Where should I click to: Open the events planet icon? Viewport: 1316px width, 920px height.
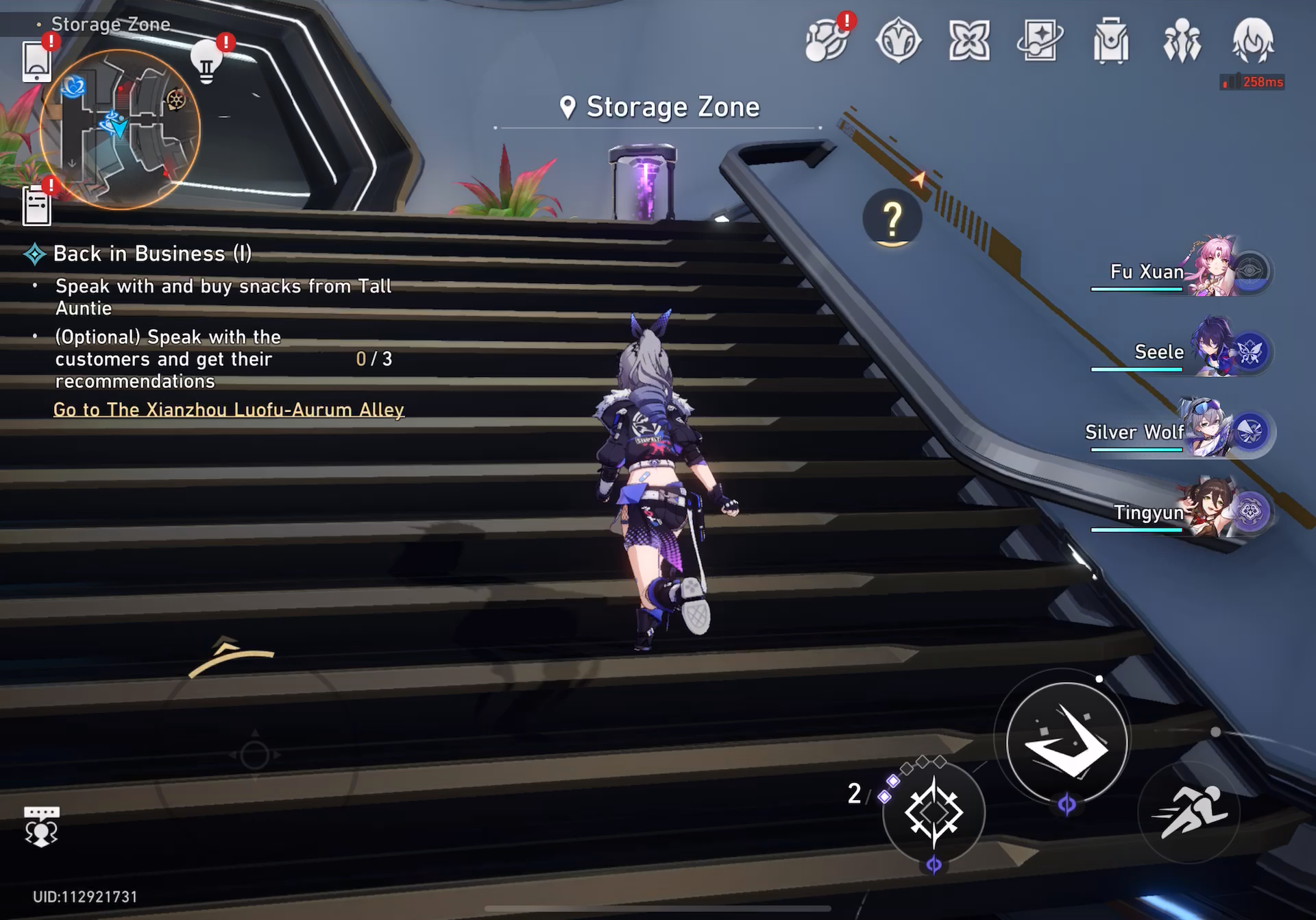point(827,41)
